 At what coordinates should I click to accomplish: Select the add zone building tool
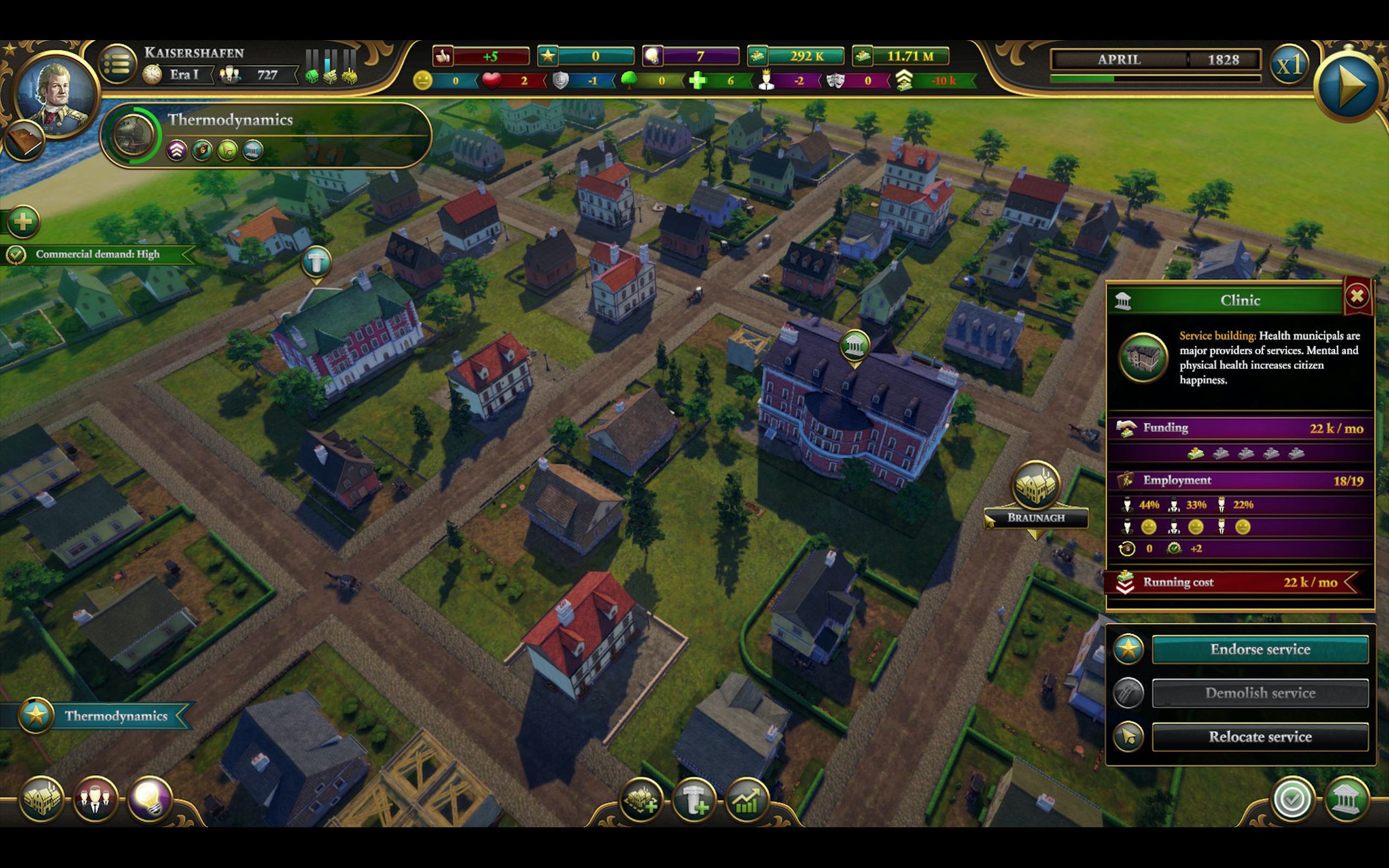pyautogui.click(x=642, y=800)
